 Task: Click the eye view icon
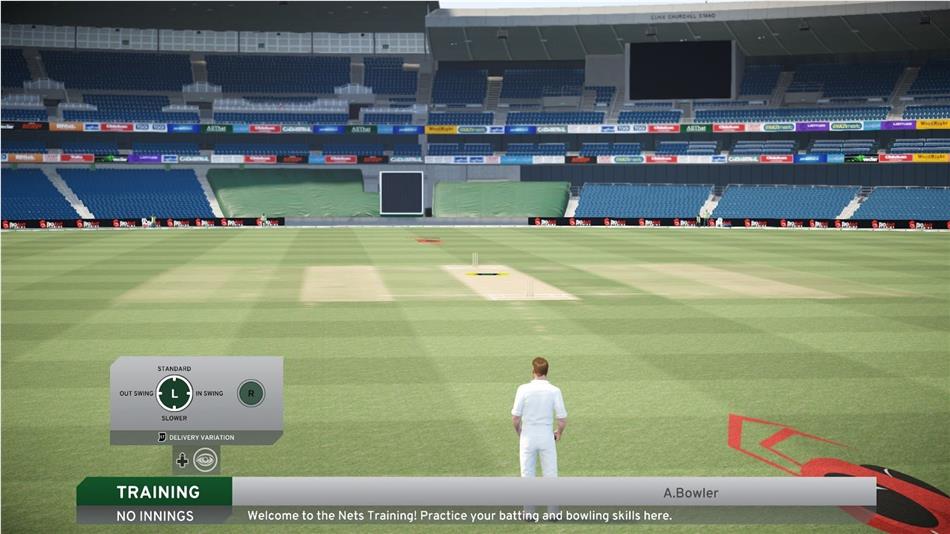205,460
